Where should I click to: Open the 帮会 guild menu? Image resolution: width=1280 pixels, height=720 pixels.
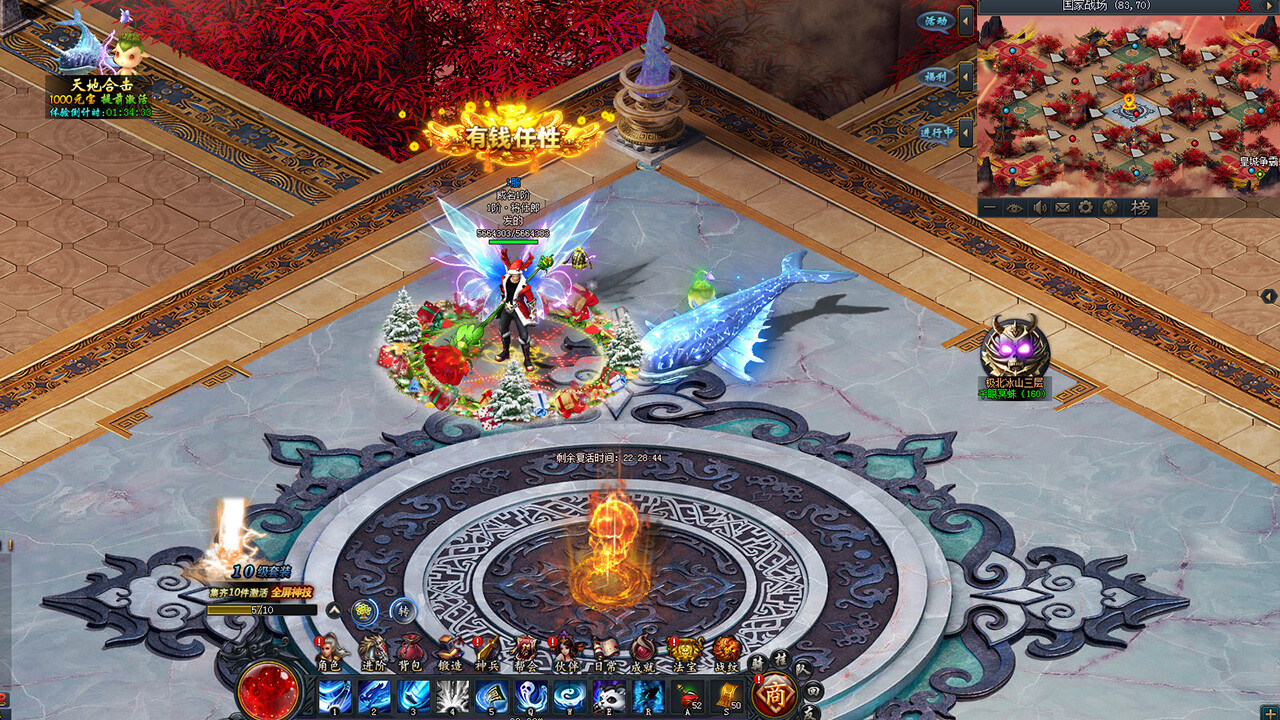[526, 652]
